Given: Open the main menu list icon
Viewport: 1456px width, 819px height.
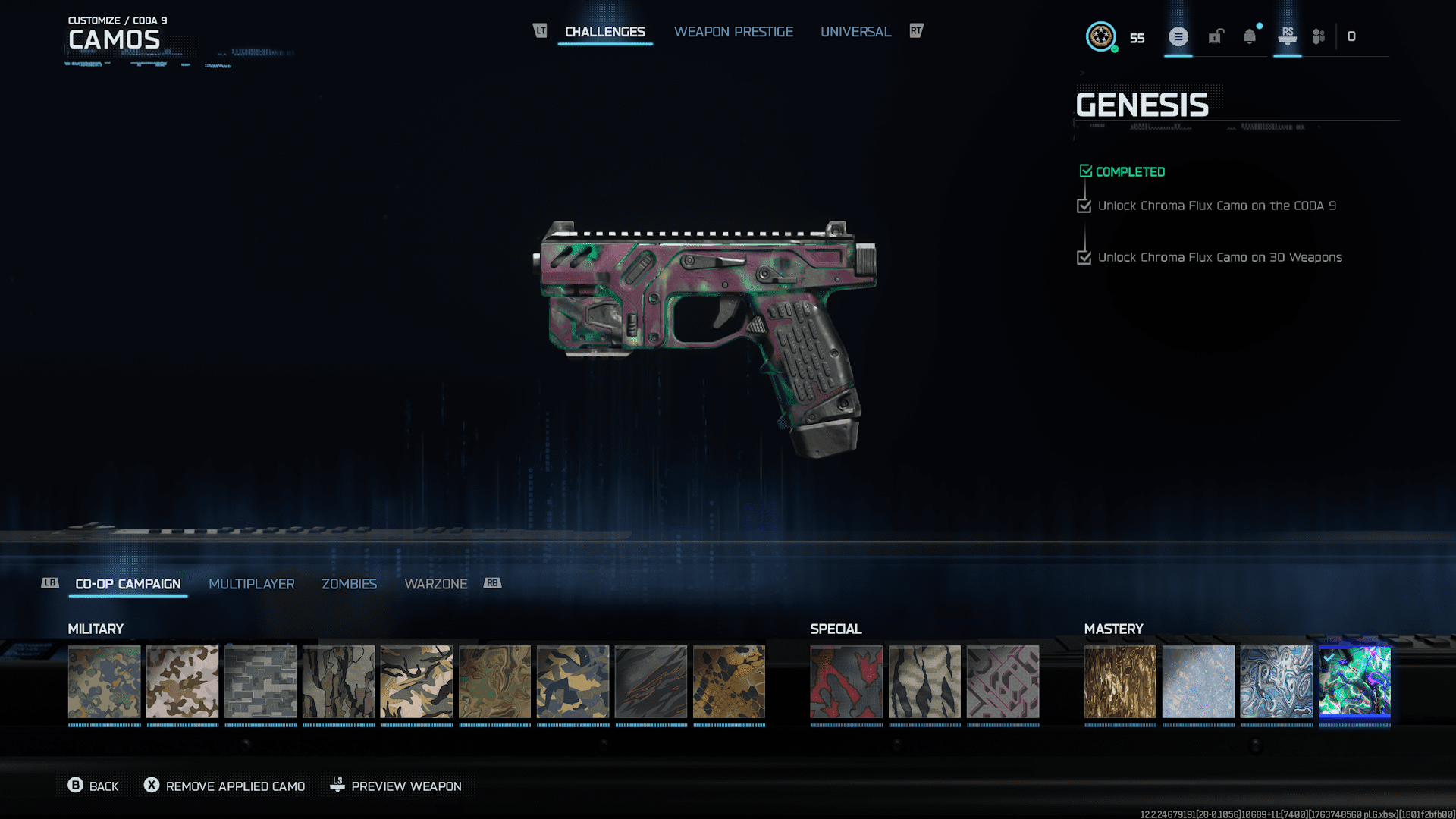Looking at the screenshot, I should coord(1178,36).
